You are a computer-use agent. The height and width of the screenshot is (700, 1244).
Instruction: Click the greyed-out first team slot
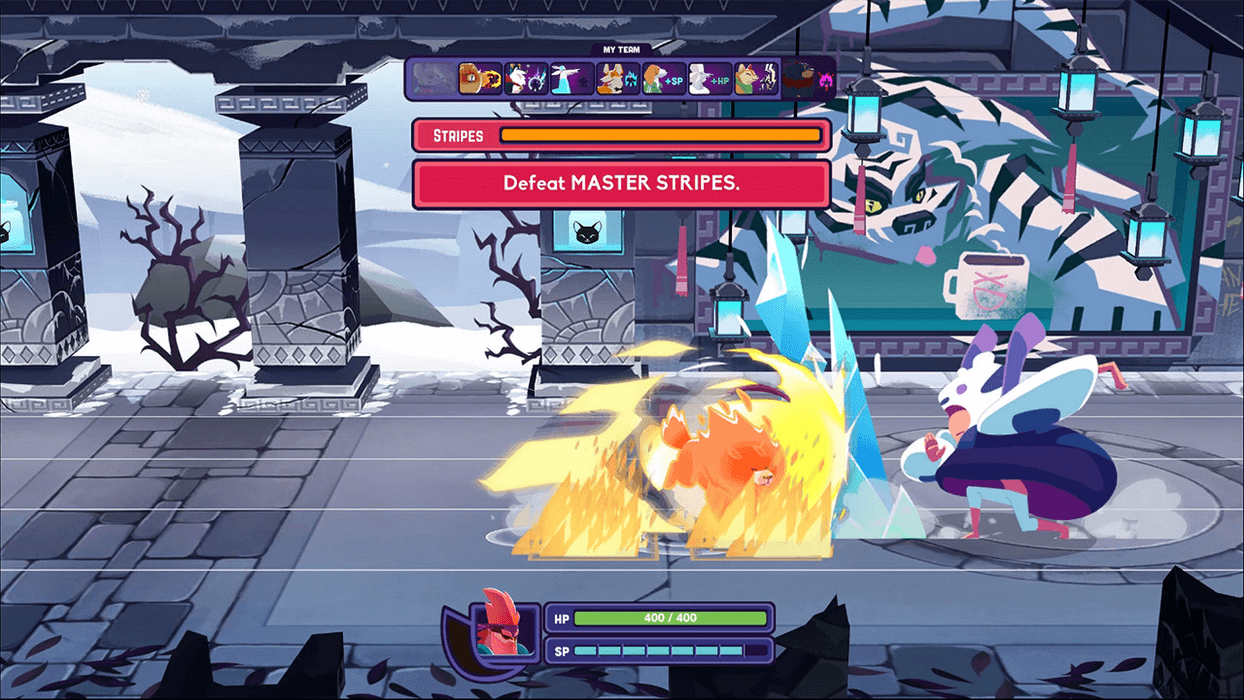tap(432, 78)
